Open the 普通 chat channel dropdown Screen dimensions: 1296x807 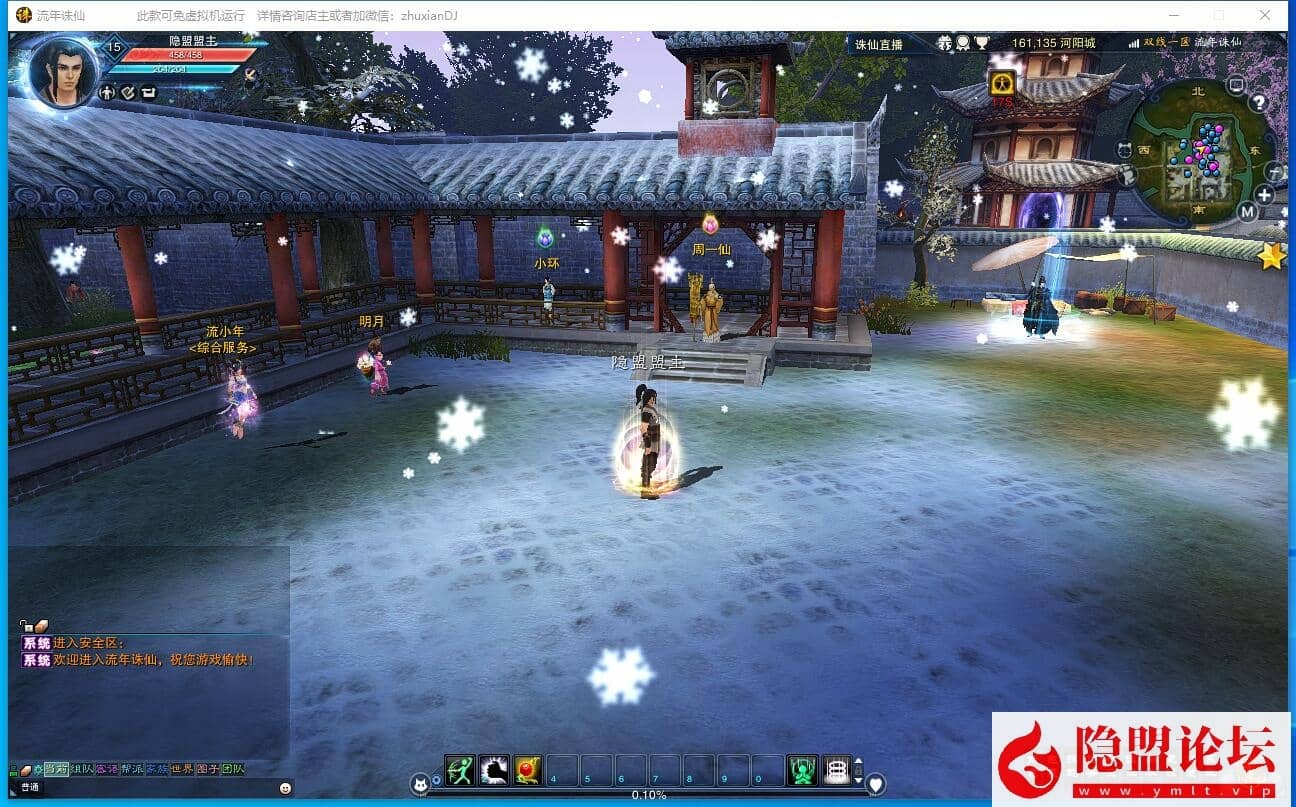tap(28, 786)
